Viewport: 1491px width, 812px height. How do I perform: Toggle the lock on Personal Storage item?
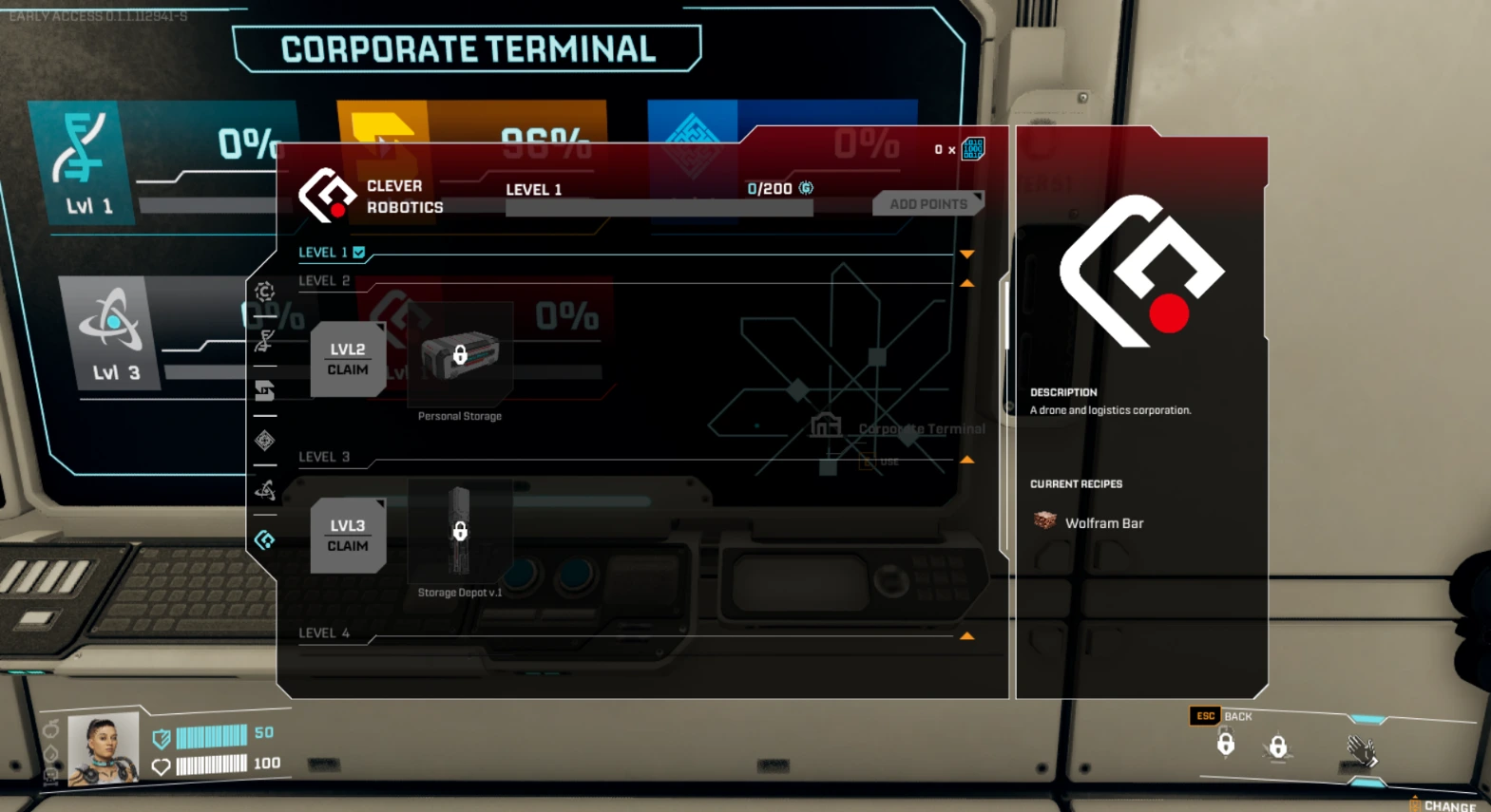point(461,353)
